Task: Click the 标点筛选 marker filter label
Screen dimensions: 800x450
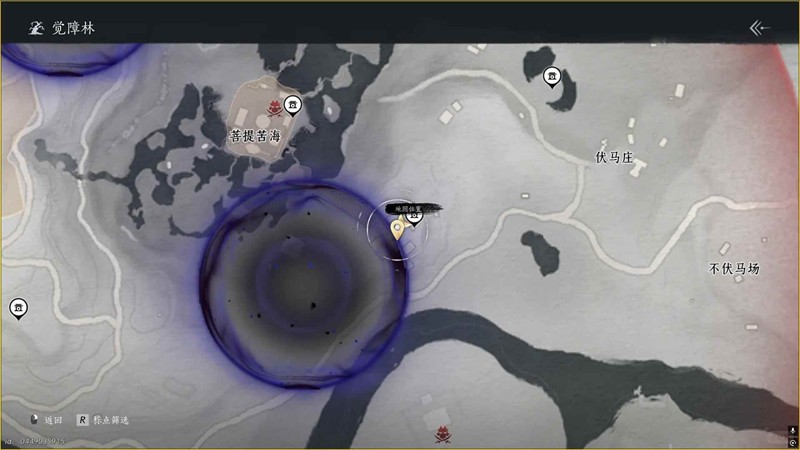Action: tap(110, 420)
